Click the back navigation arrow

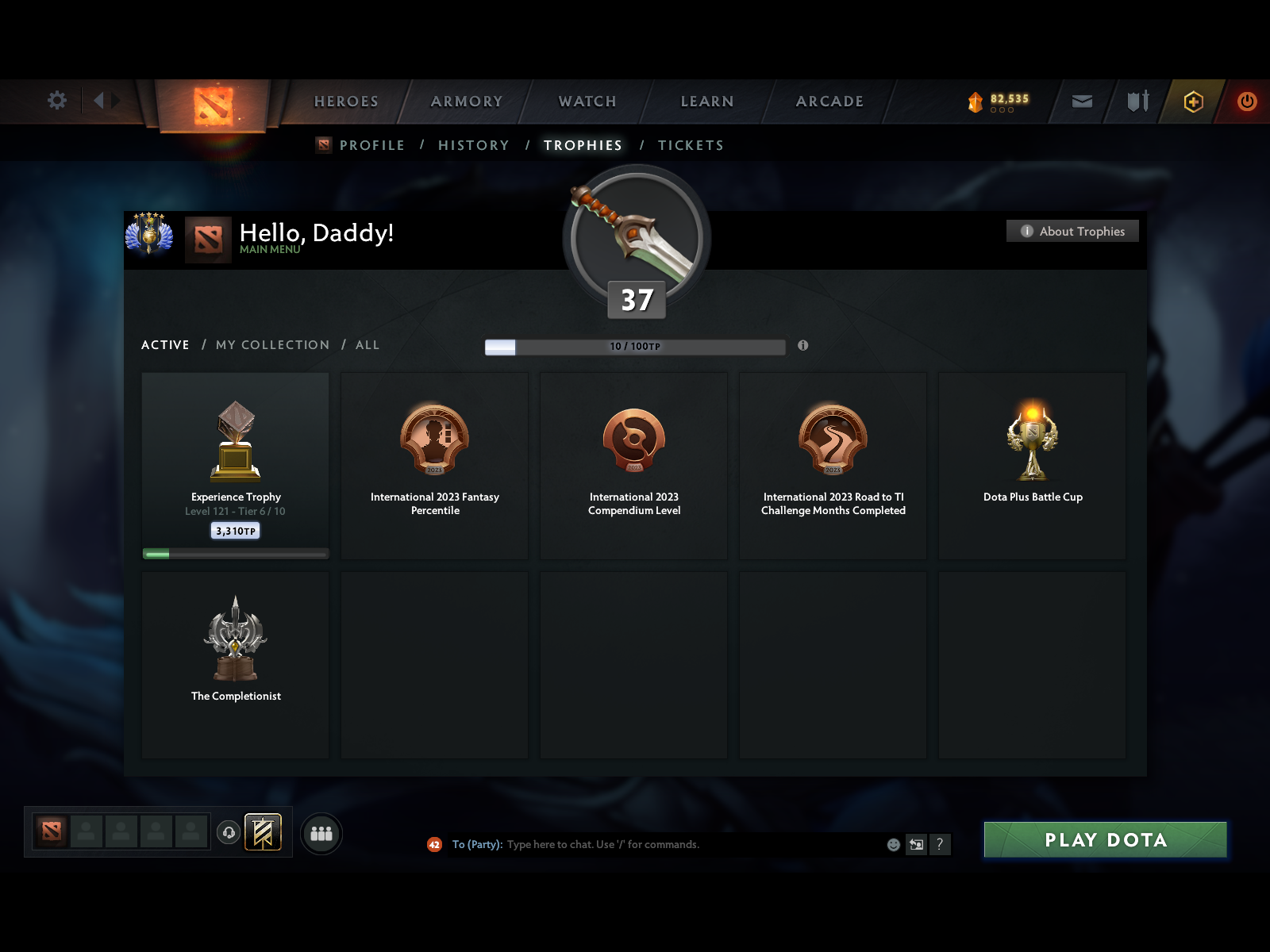98,101
